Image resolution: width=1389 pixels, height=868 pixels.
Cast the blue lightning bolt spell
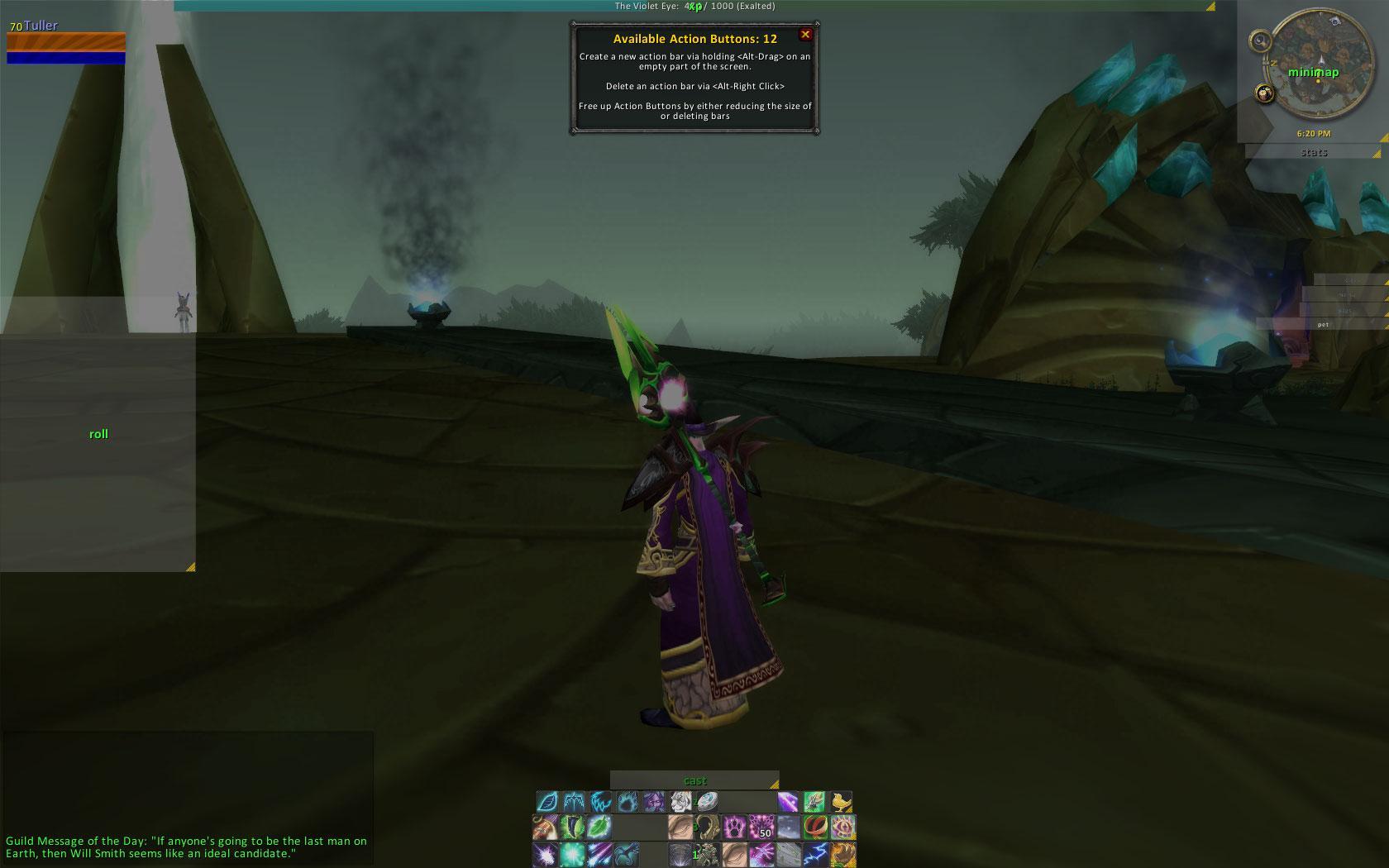click(814, 854)
